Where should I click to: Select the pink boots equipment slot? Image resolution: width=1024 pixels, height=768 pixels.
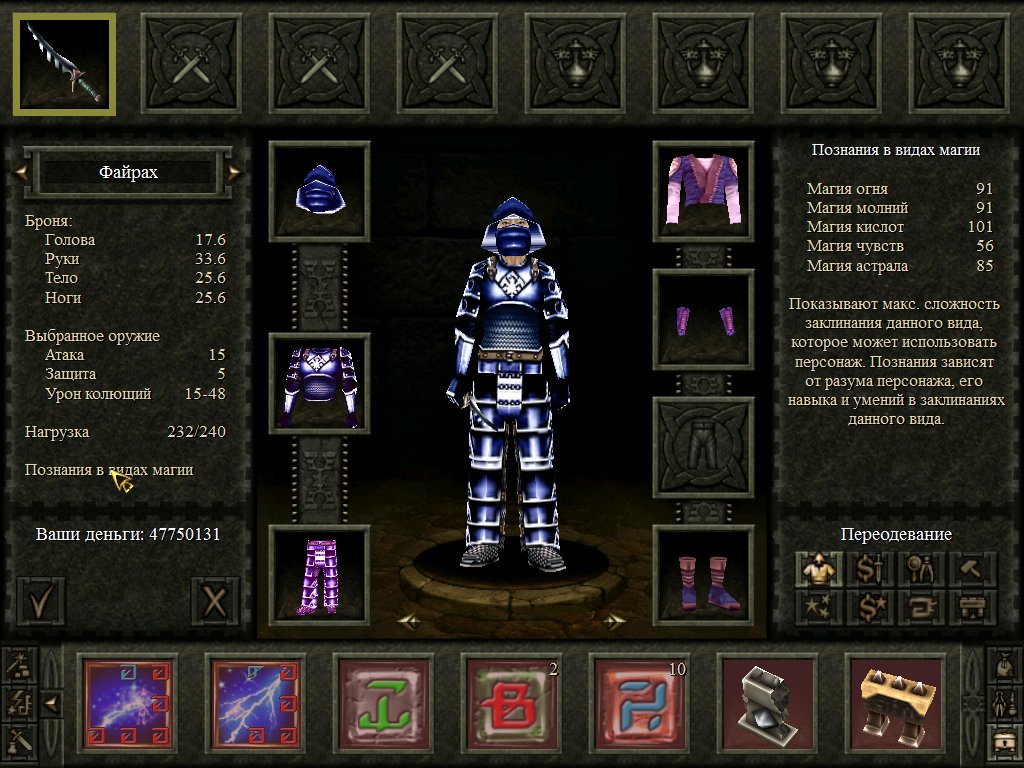pyautogui.click(x=703, y=575)
